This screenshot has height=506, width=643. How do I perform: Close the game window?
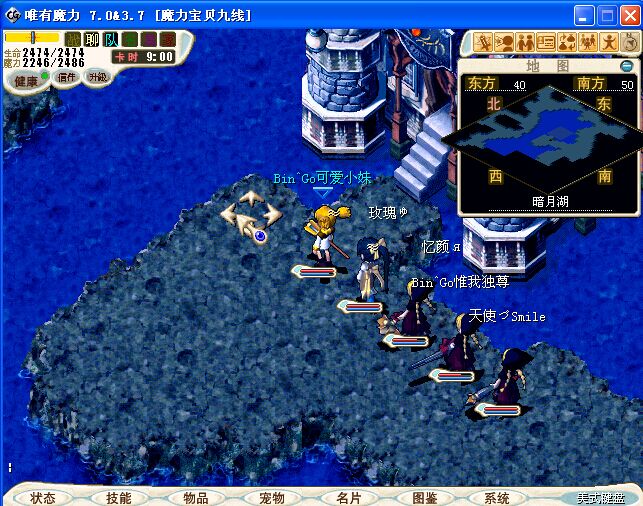[x=629, y=15]
